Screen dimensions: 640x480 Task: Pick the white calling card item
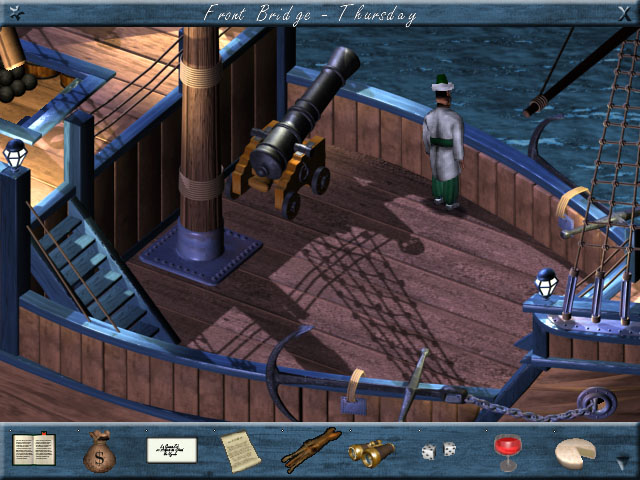(172, 450)
